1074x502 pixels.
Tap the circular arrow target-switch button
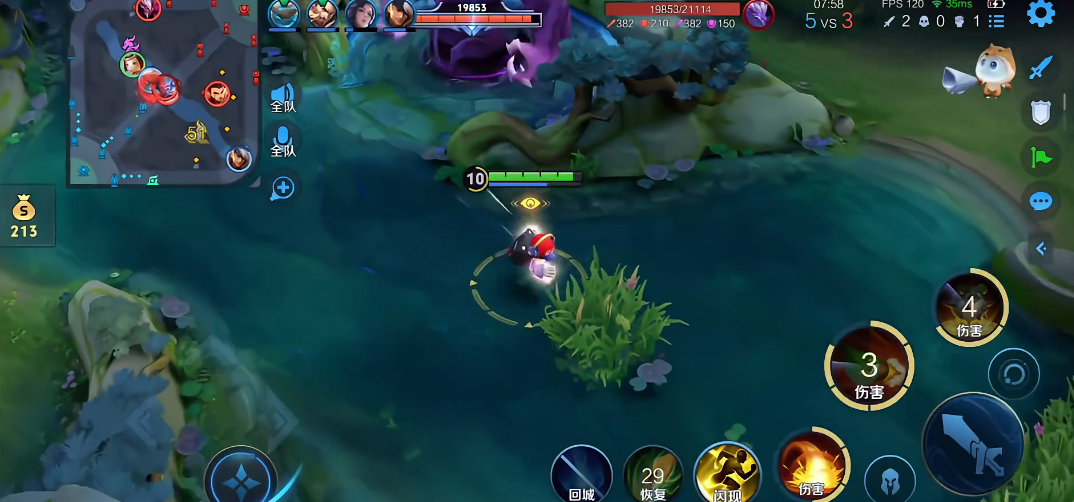click(x=1013, y=375)
